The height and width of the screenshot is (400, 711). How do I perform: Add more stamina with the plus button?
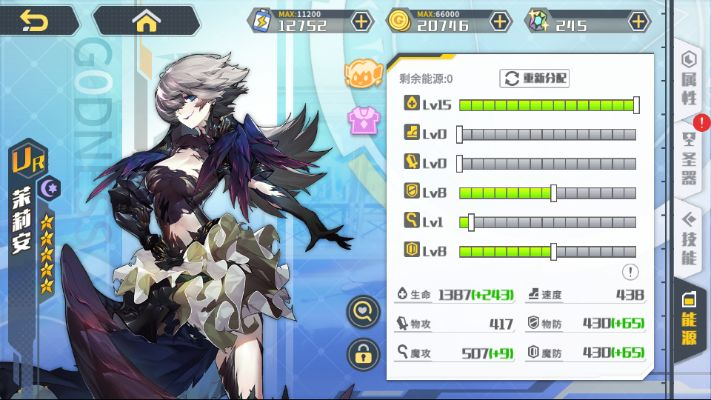click(x=361, y=21)
